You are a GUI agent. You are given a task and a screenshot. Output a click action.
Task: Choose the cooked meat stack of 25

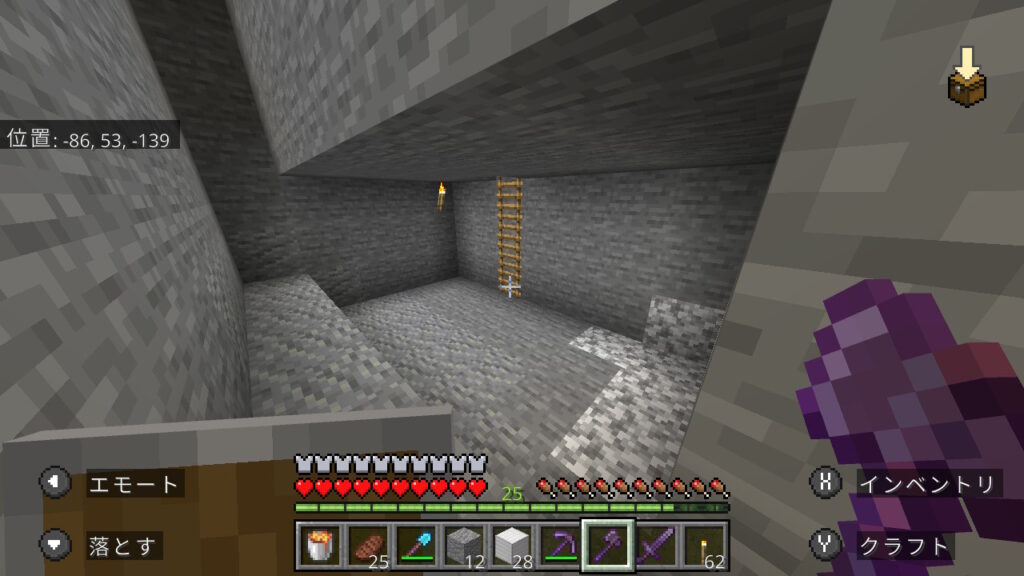point(368,546)
